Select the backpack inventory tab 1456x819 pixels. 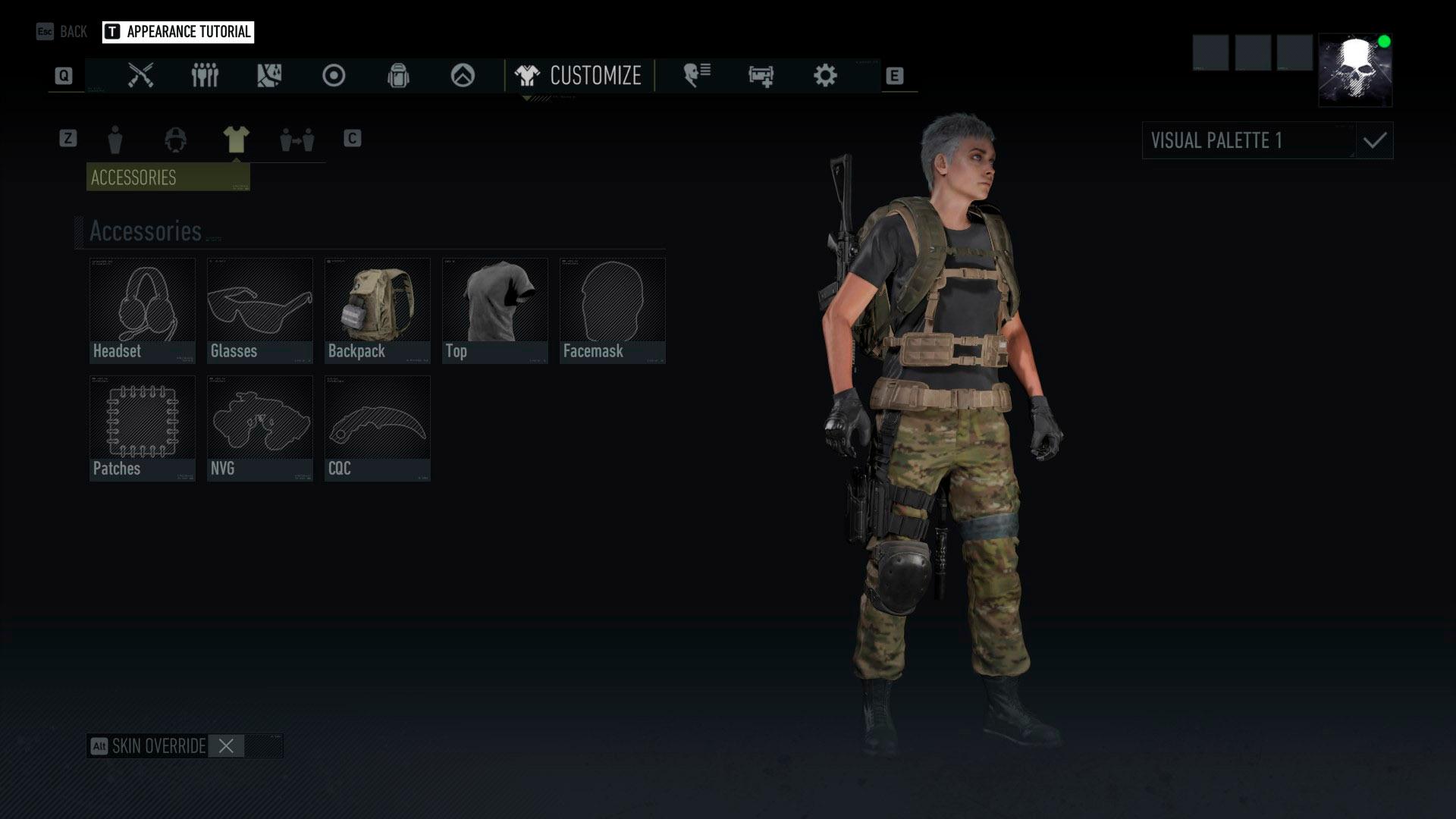pyautogui.click(x=398, y=76)
